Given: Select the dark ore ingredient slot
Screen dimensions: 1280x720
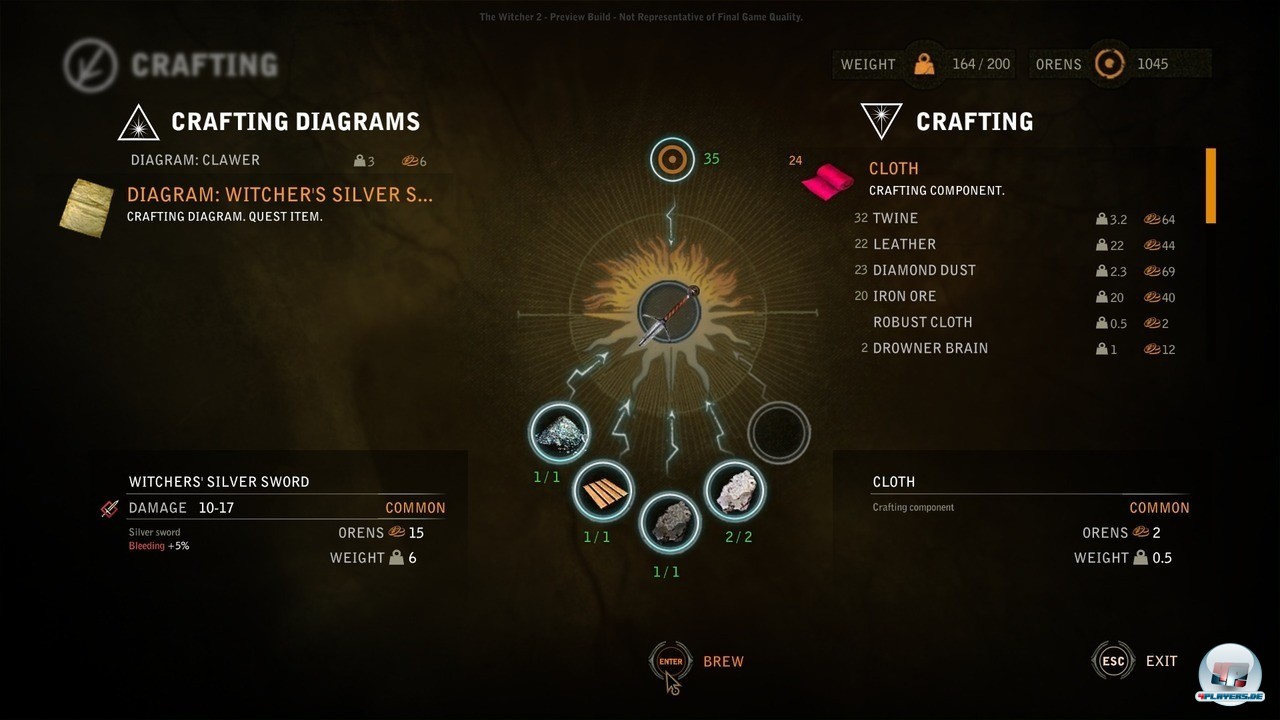Looking at the screenshot, I should click(668, 521).
